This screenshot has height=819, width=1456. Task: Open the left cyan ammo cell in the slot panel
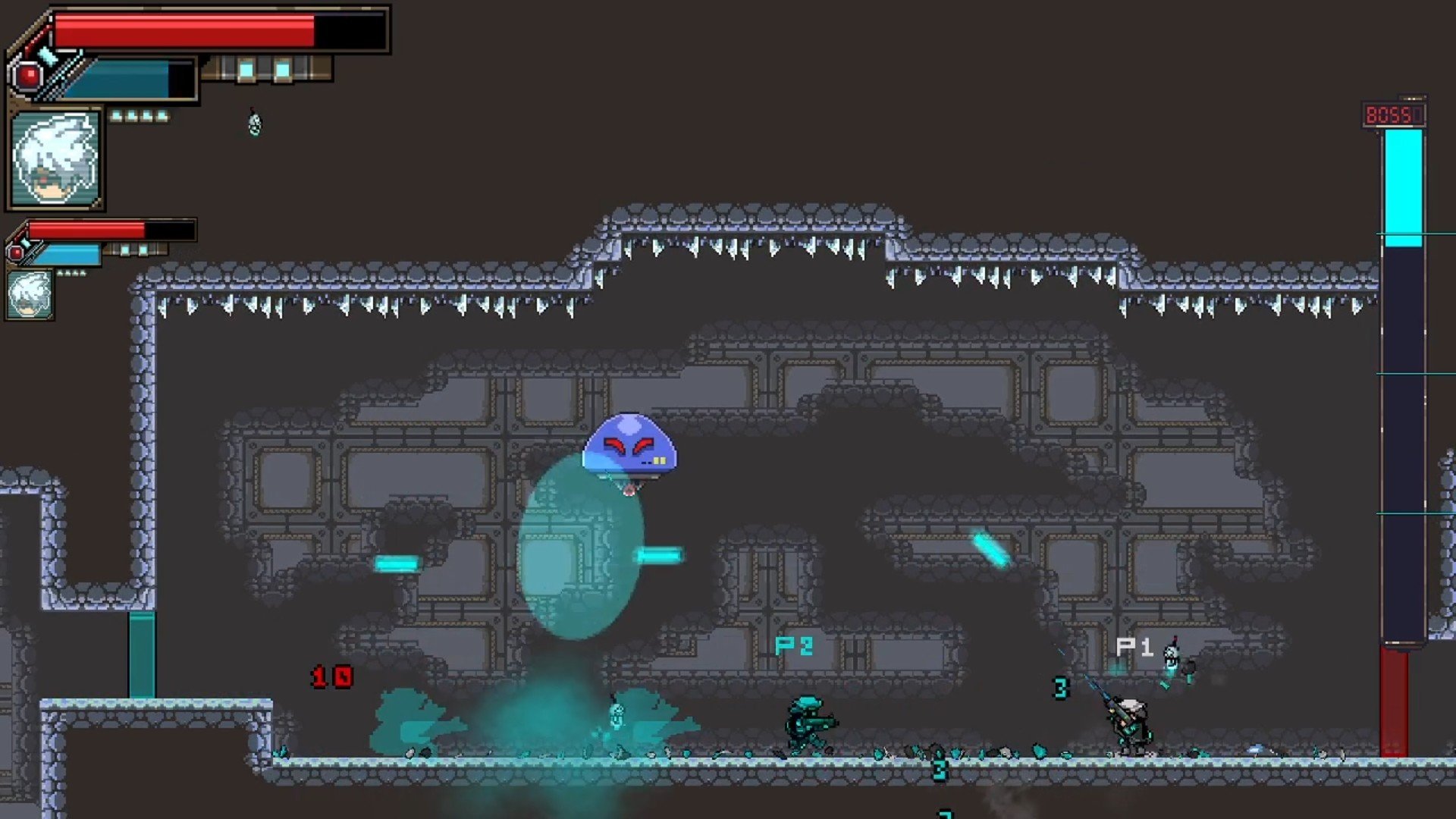click(246, 70)
